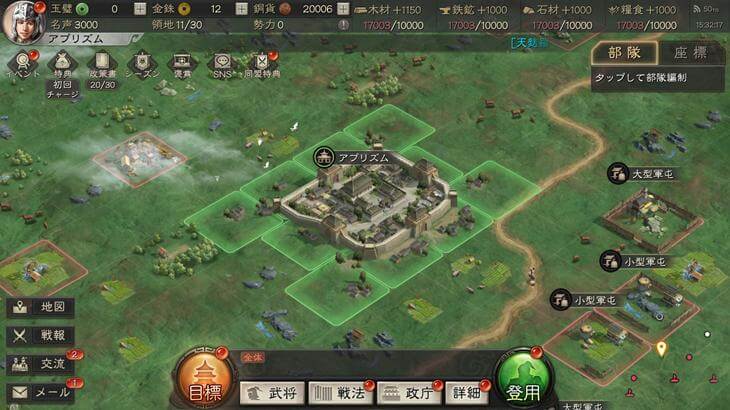The image size is (730, 410).
Task: Switch to the 座標 coordinates tab
Action: pos(688,52)
